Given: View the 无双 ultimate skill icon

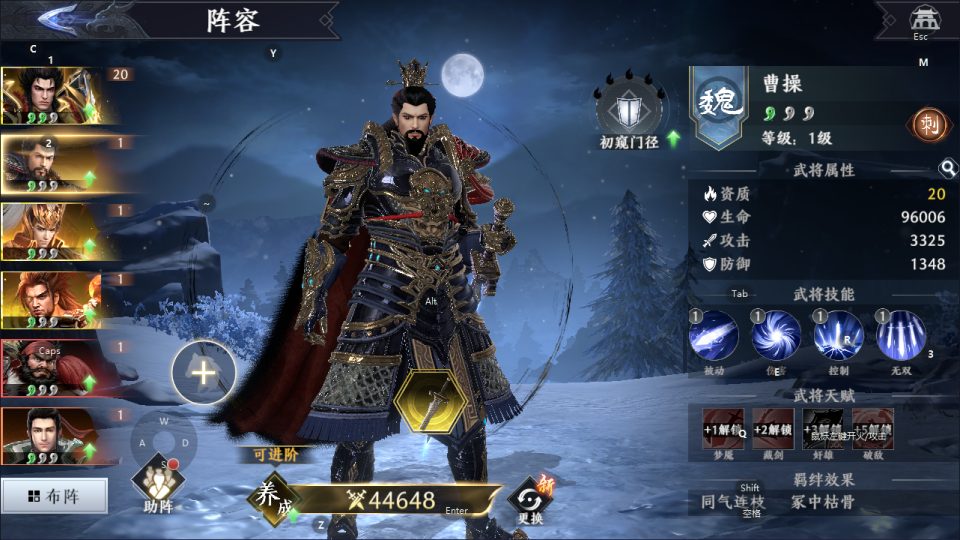Looking at the screenshot, I should coord(900,336).
